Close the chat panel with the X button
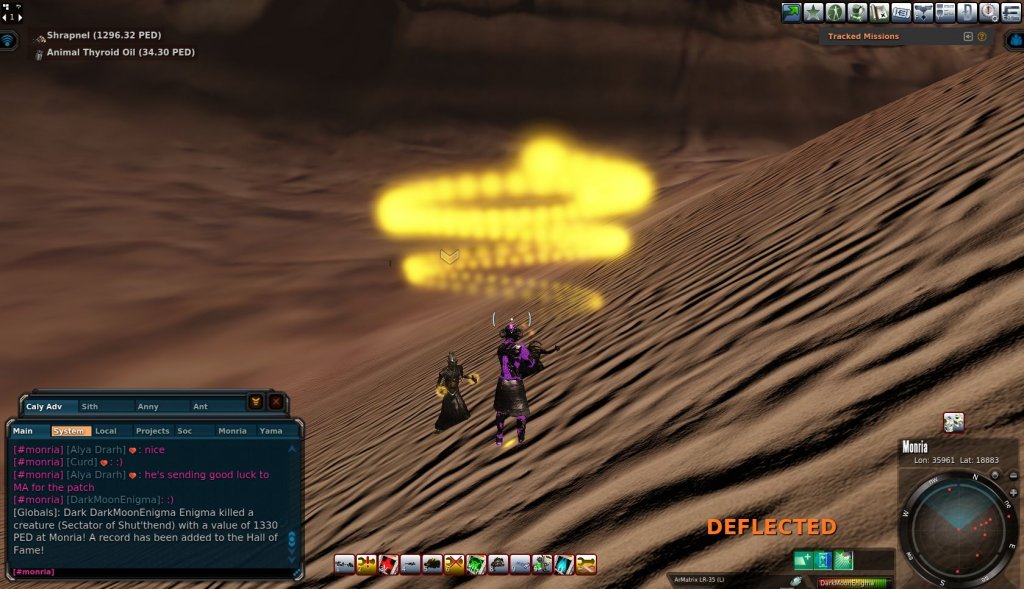 point(275,402)
